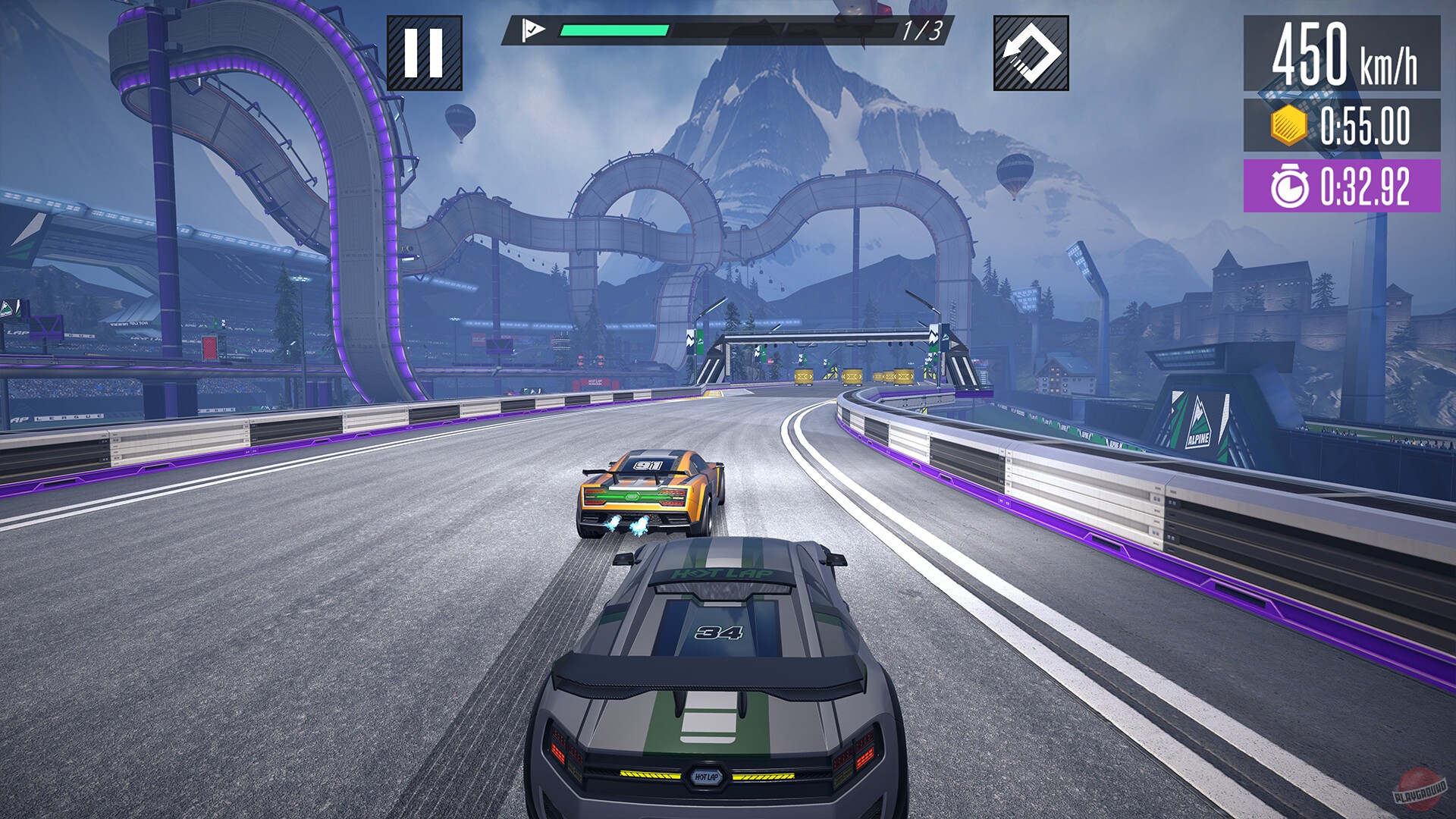Click the restart car icon
Viewport: 1456px width, 819px height.
(x=1033, y=52)
